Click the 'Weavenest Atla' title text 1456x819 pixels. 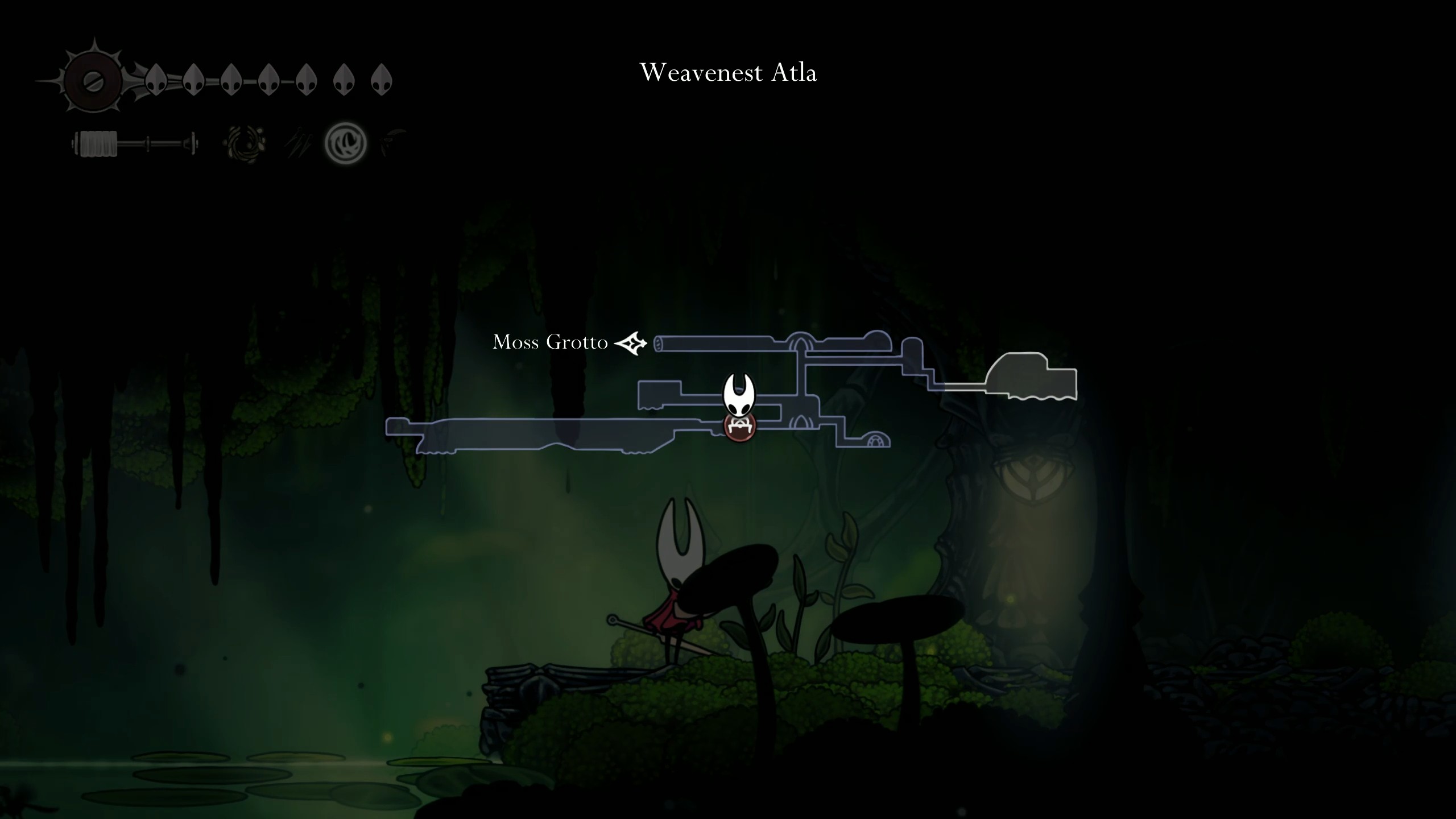(x=730, y=72)
